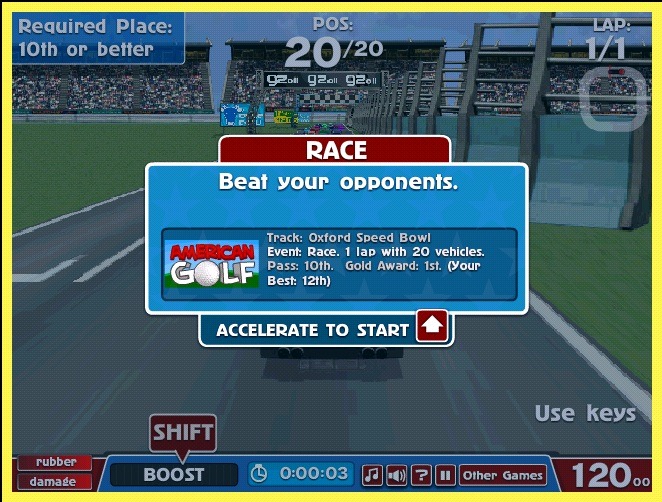Toggle the music note button

[372, 475]
